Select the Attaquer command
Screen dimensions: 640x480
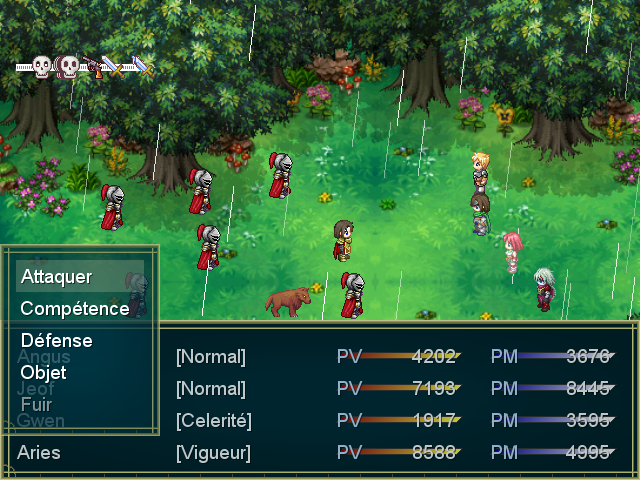click(57, 277)
